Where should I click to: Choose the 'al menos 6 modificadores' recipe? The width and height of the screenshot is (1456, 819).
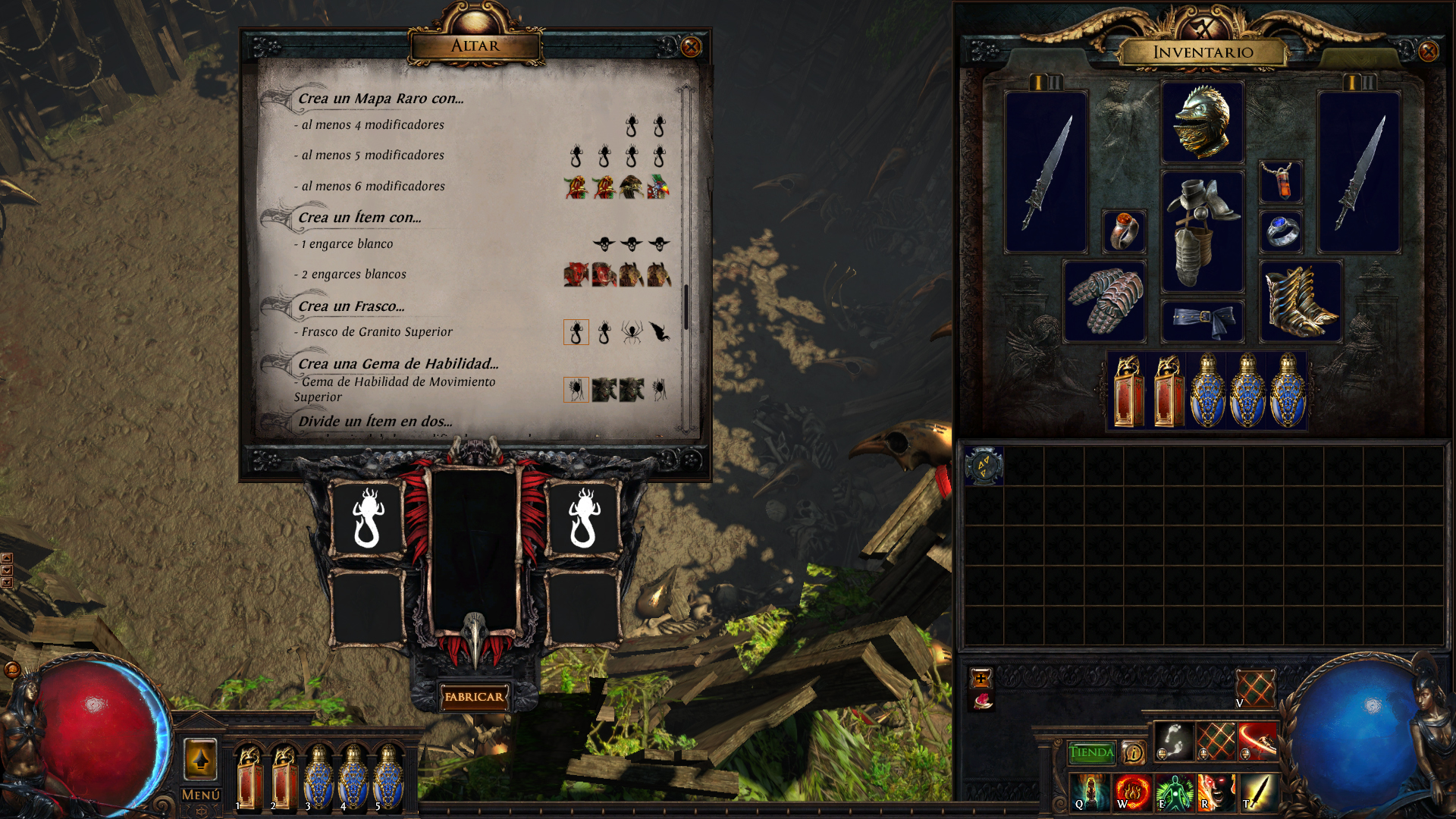point(373,187)
